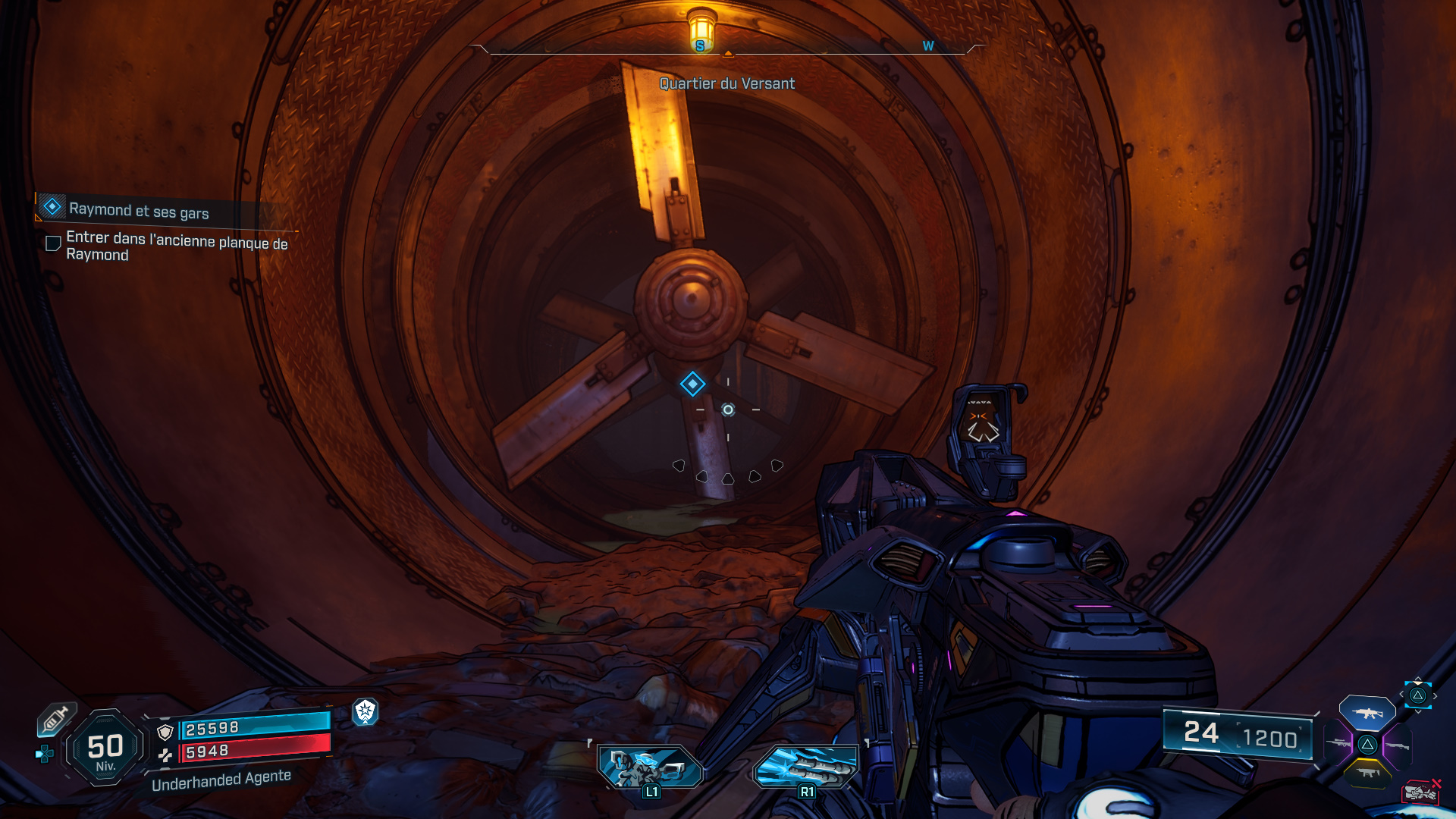The image size is (1456, 819).
Task: Toggle the triangle weapon-swap button above the wheel
Action: pos(1417,695)
